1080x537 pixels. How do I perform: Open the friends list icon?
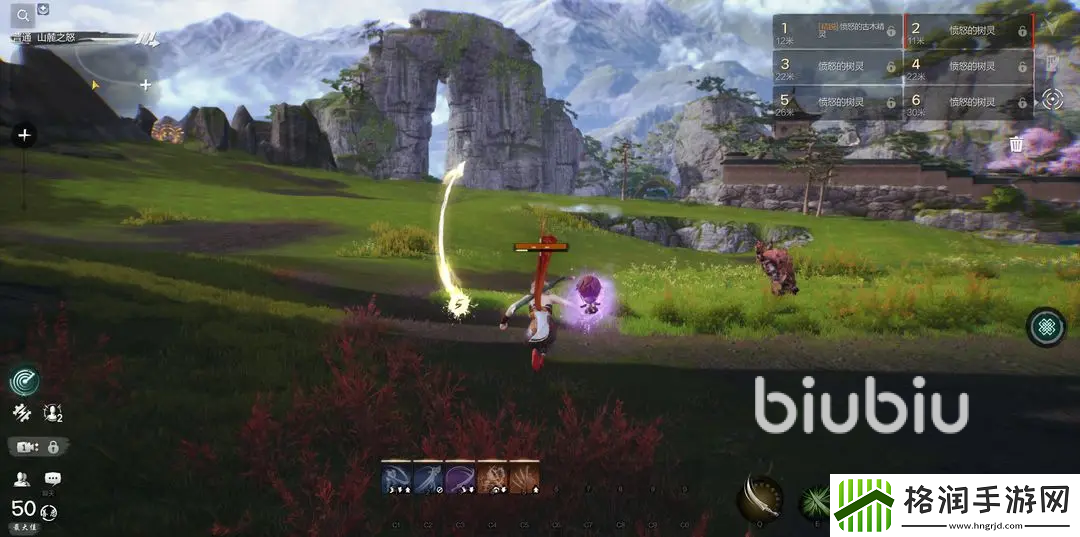[20, 480]
